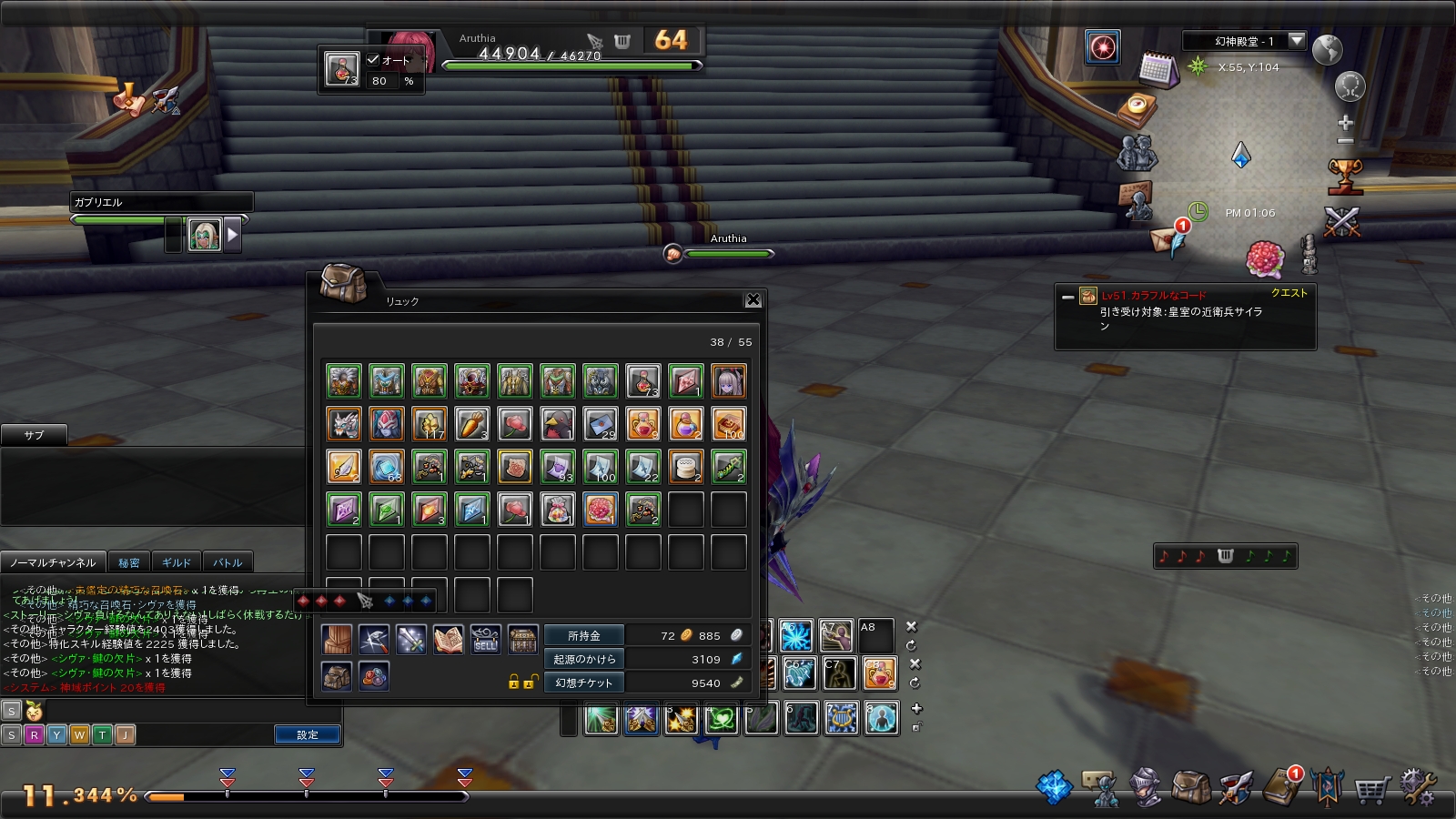Select the candy bag item in the backpack
Viewport: 1456px width, 819px height.
(x=557, y=510)
